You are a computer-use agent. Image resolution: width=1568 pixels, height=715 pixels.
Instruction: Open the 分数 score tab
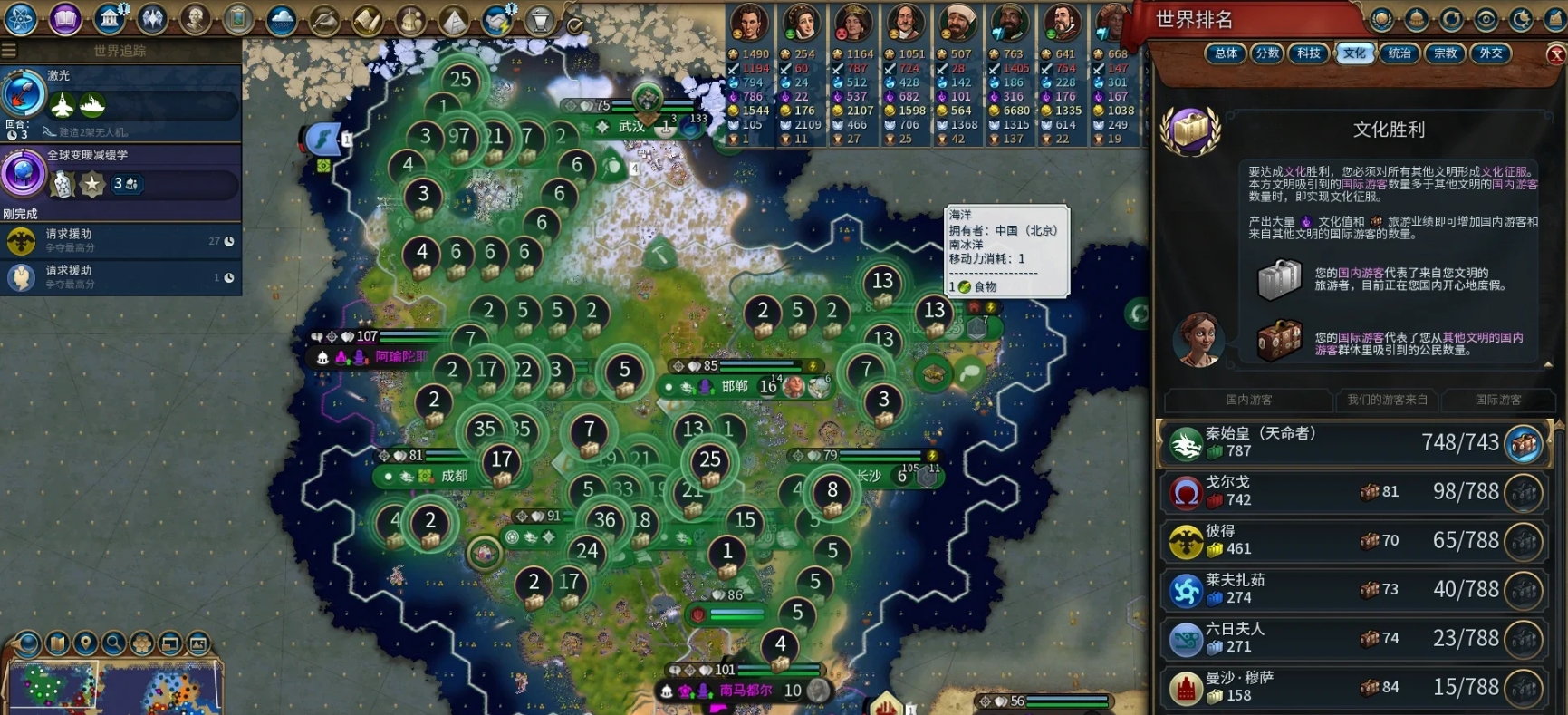[x=1267, y=53]
